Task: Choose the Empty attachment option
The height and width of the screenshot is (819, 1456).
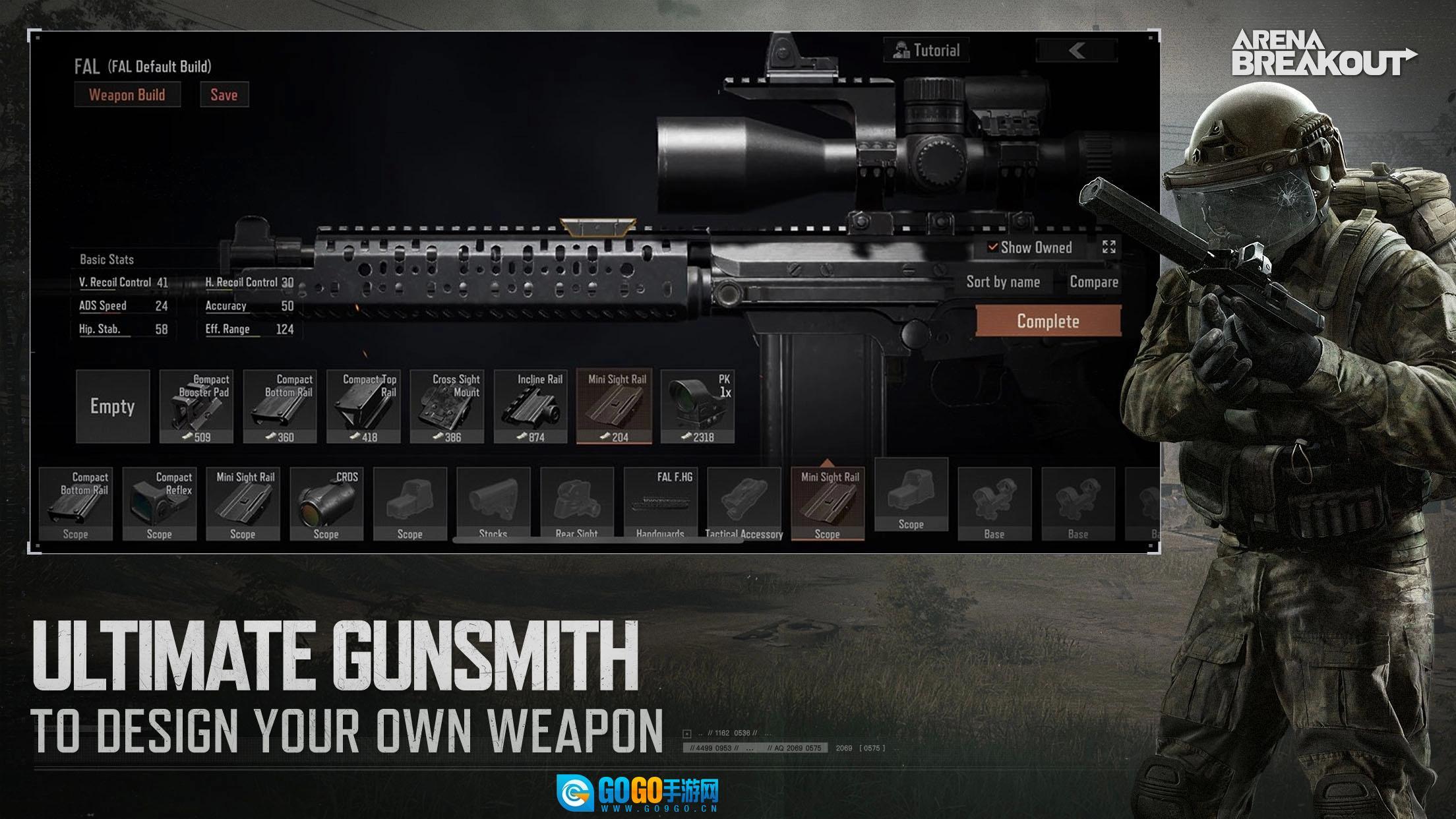Action: coord(113,406)
